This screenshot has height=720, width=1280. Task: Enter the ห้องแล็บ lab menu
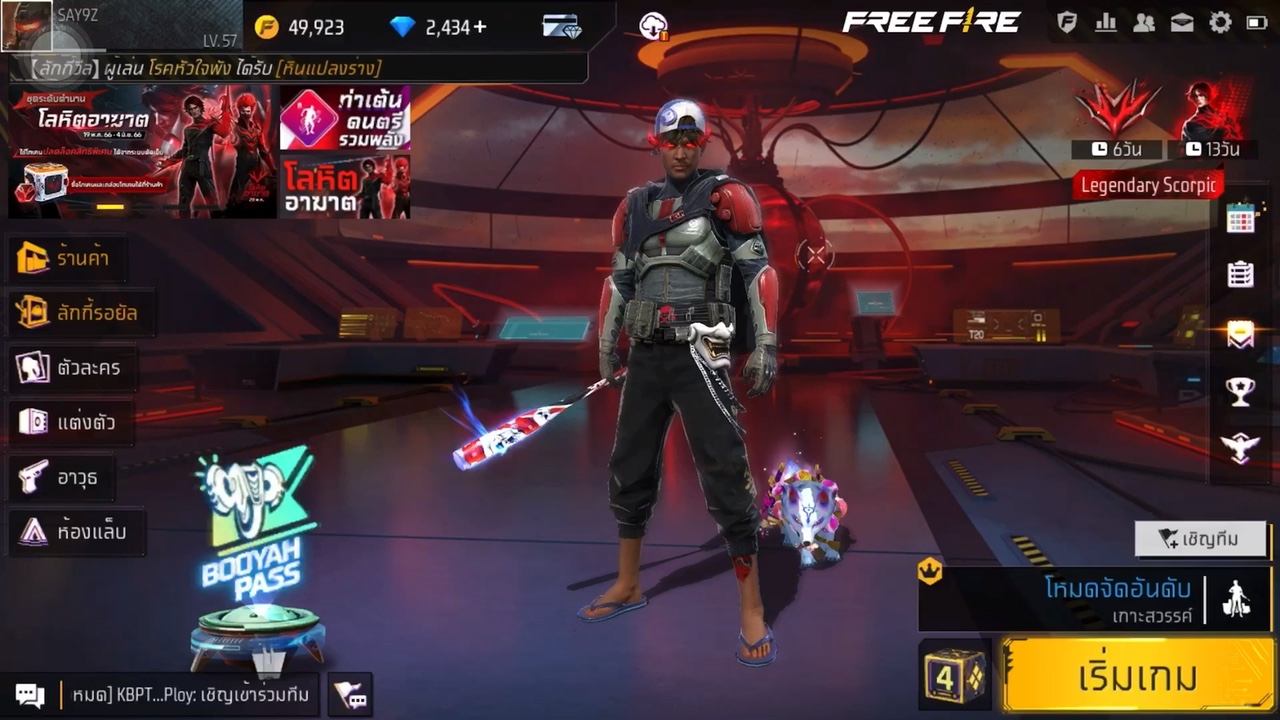point(74,532)
